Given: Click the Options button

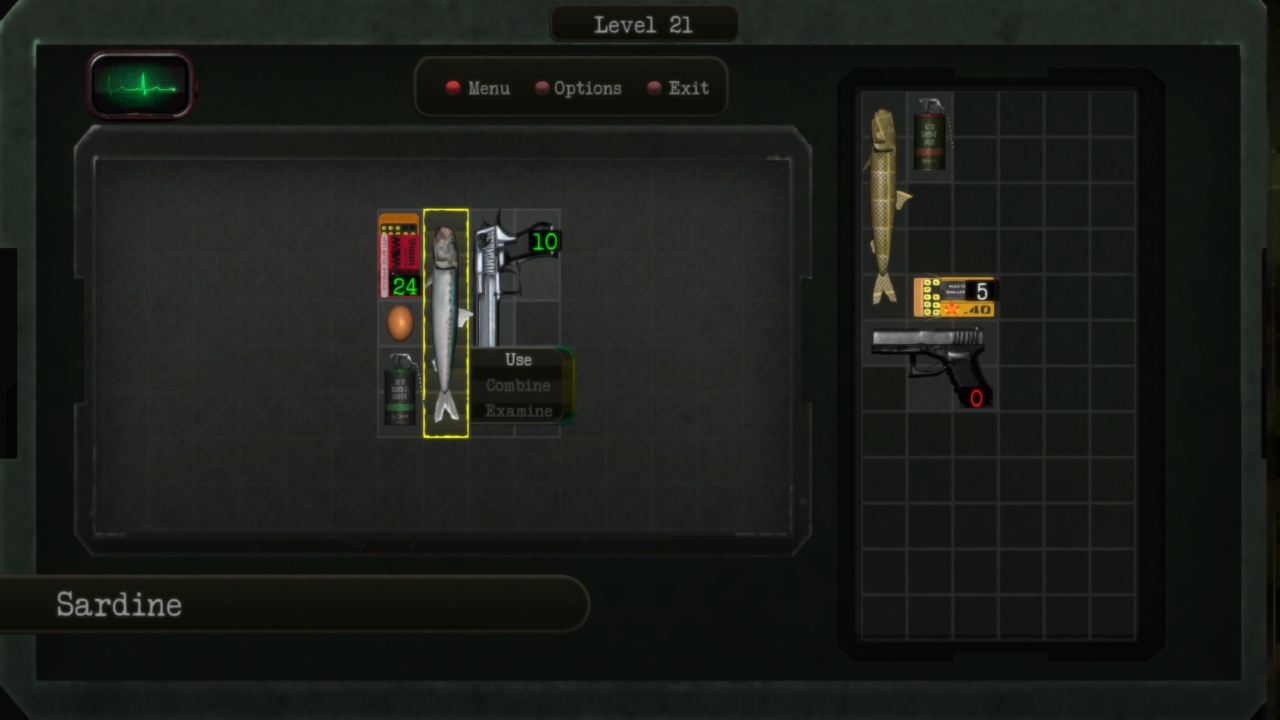Looking at the screenshot, I should click(x=587, y=88).
